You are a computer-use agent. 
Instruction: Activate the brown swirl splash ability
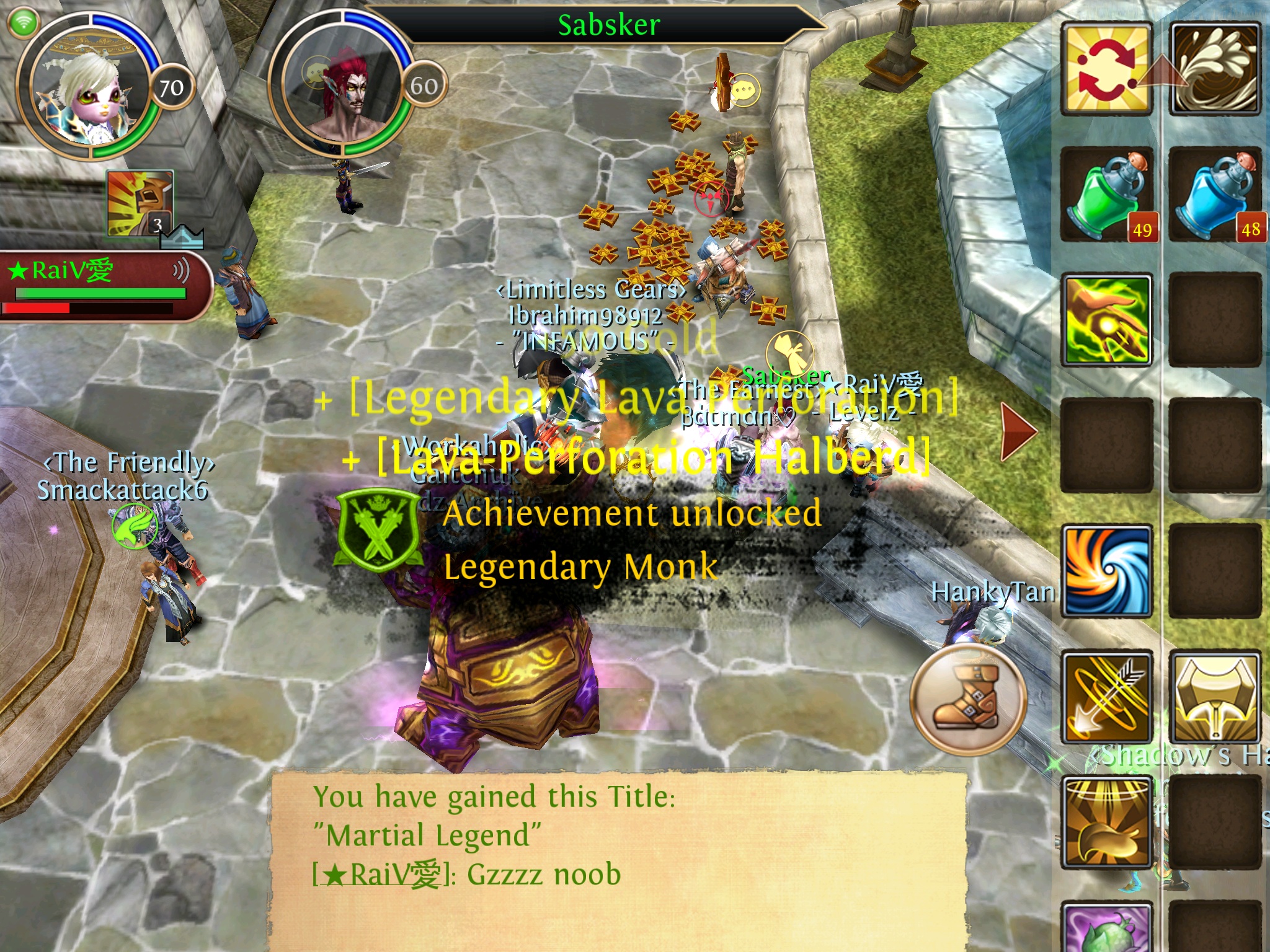(x=1215, y=69)
